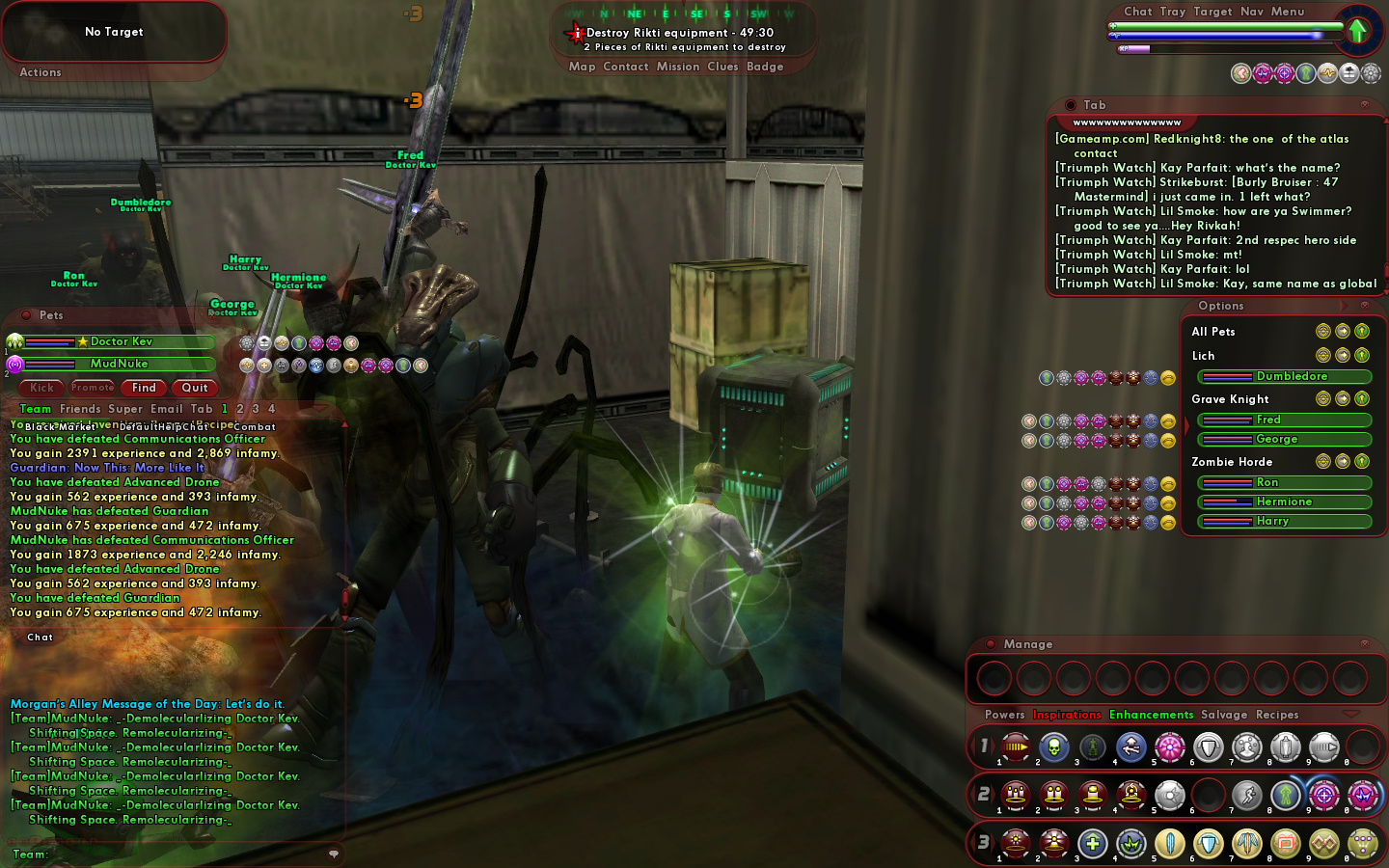Switch to the Inspirations tab
1389x868 pixels.
coord(1067,715)
